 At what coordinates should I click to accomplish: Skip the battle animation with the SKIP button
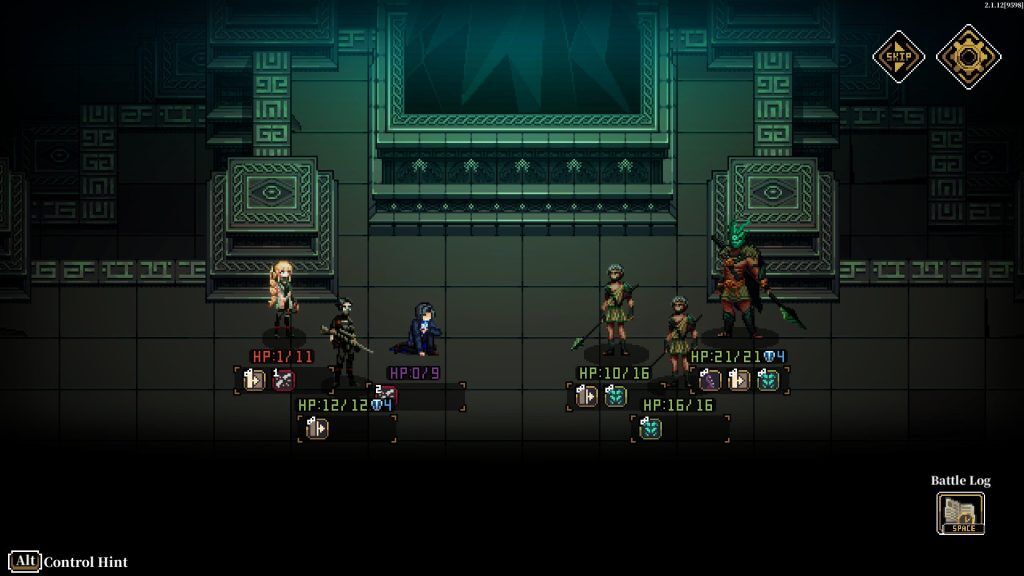(899, 56)
